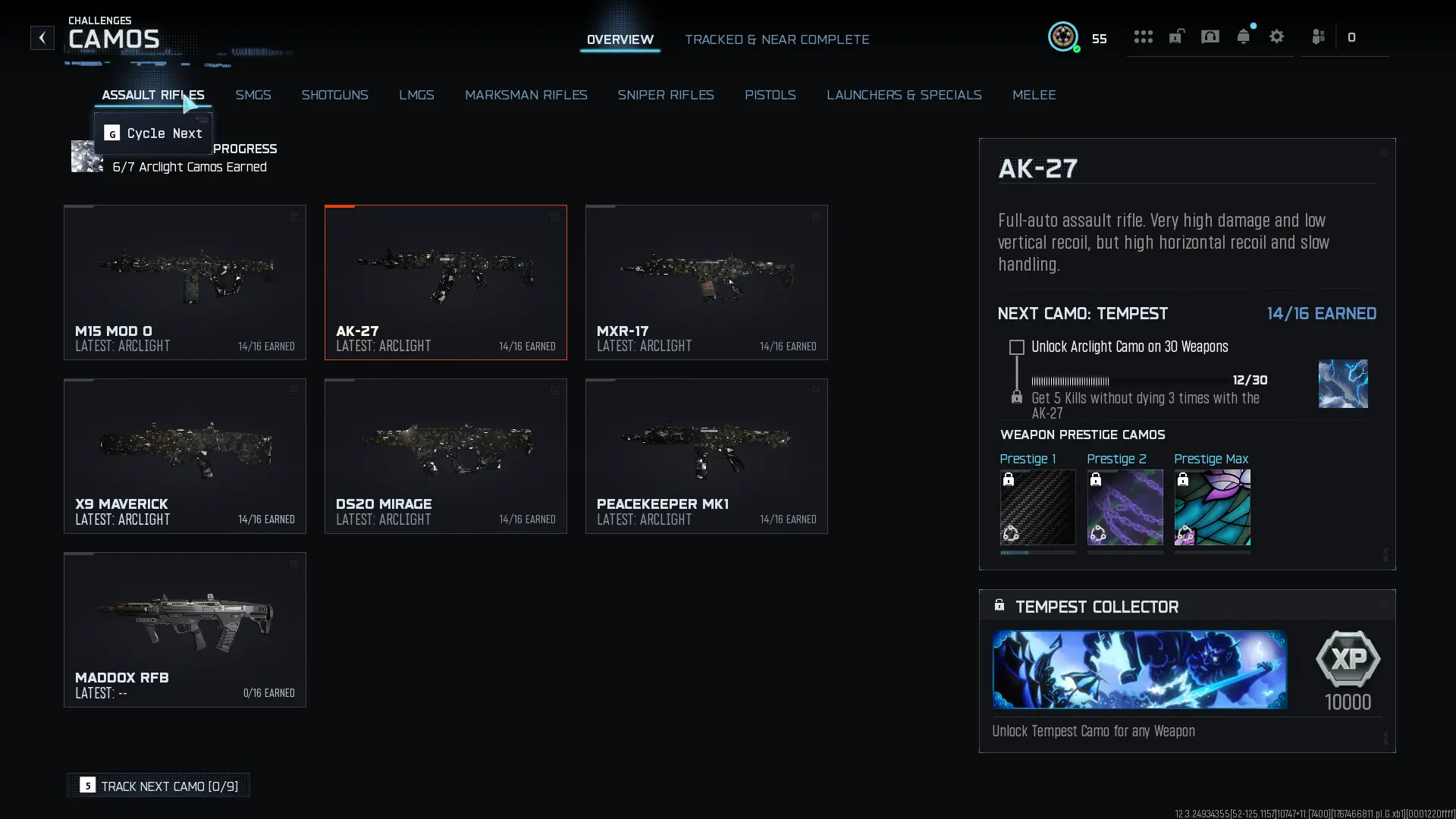
Task: Toggle tracking via Track Next Camo button
Action: [x=158, y=786]
